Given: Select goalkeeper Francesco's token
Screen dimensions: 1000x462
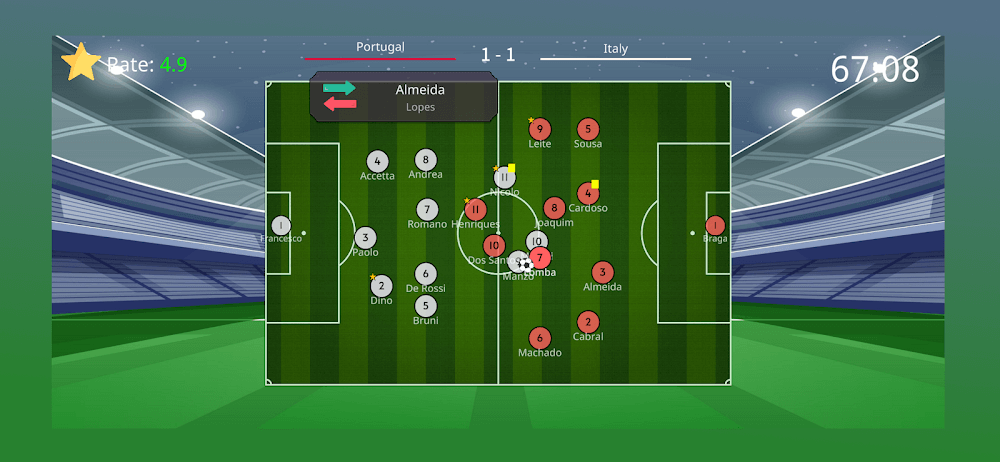Looking at the screenshot, I should click(x=281, y=226).
